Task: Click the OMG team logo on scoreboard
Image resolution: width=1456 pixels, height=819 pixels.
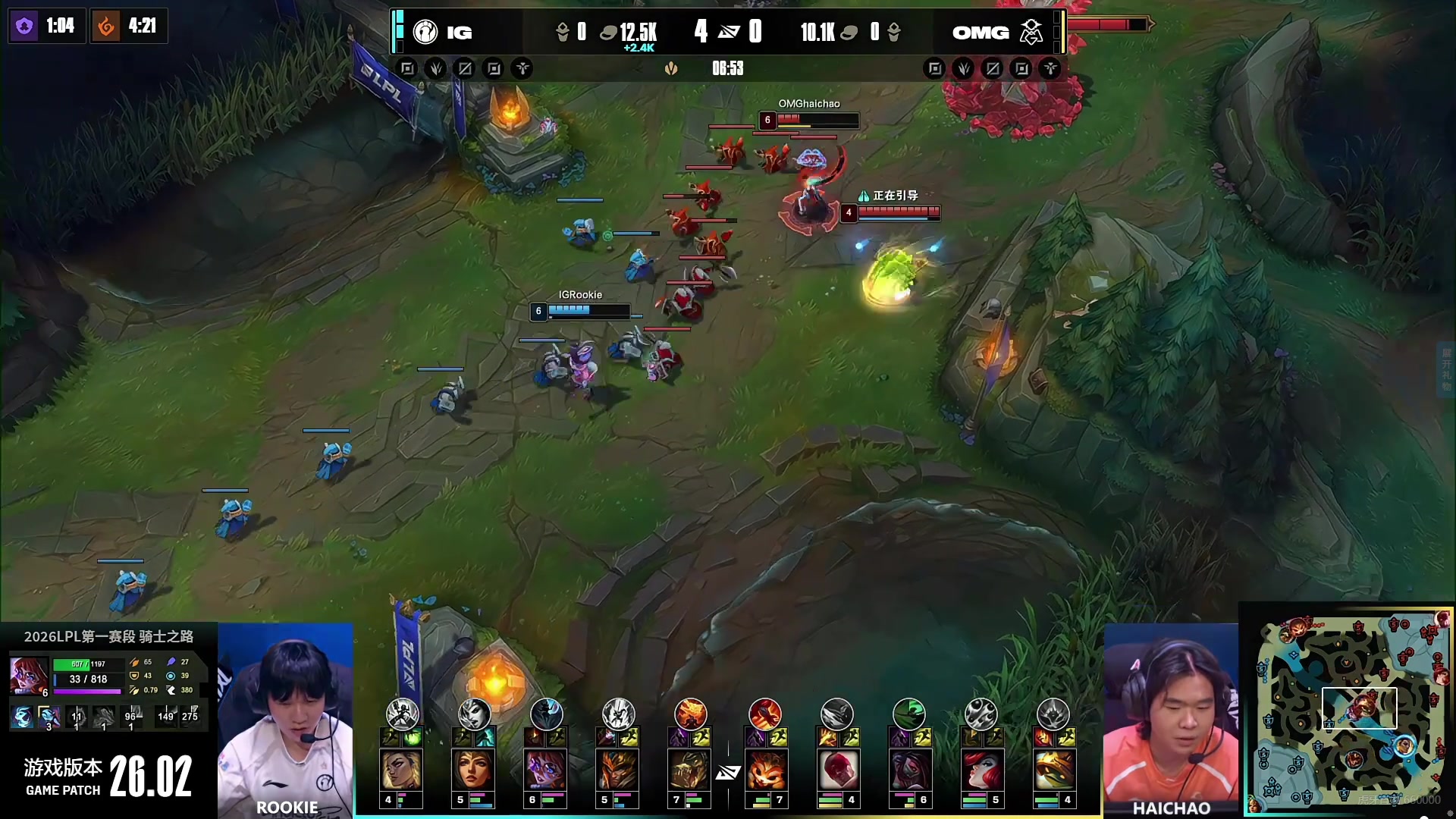Action: (x=1031, y=32)
